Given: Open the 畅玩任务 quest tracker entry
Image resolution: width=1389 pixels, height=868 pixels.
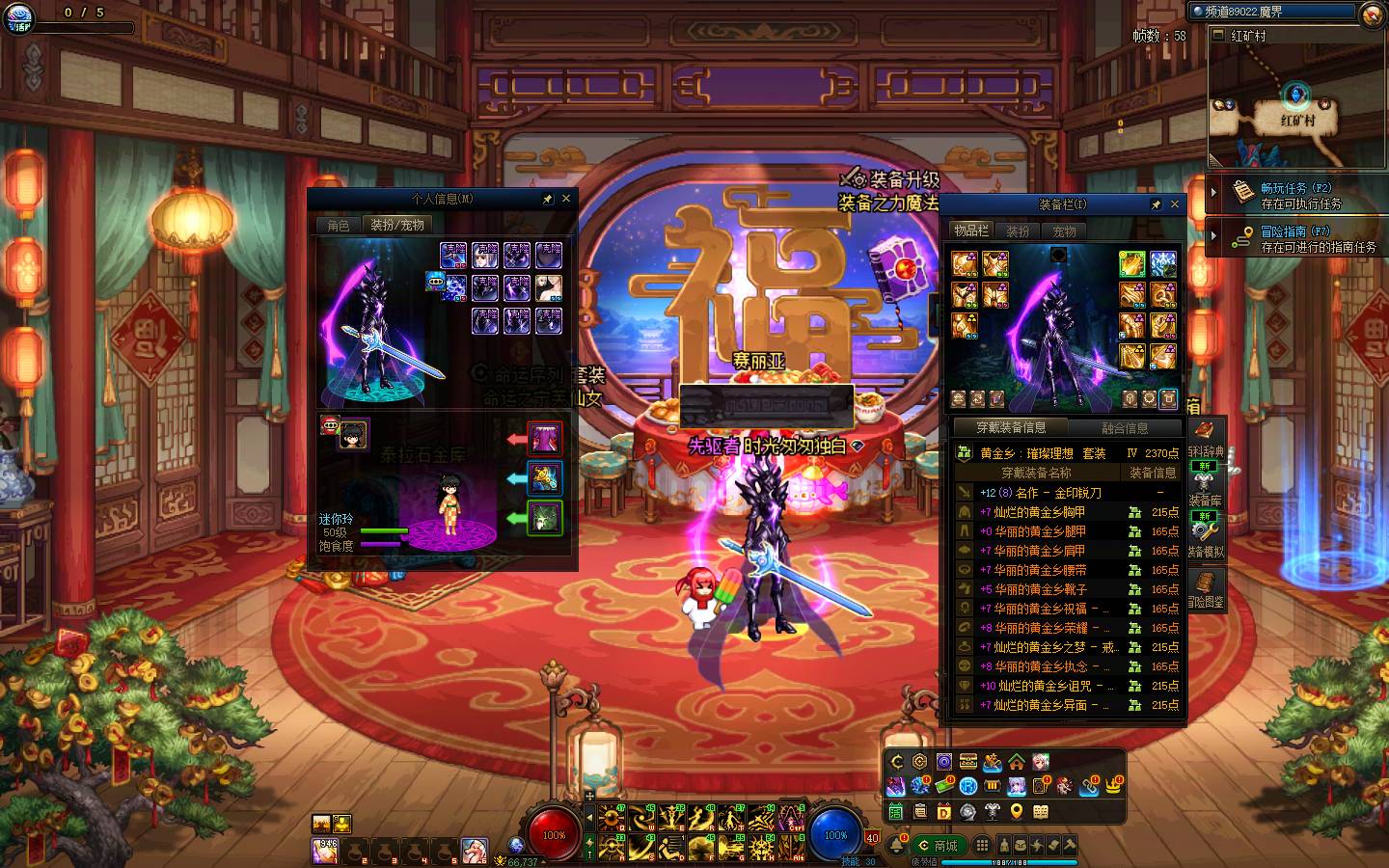Looking at the screenshot, I should pyautogui.click(x=1295, y=195).
